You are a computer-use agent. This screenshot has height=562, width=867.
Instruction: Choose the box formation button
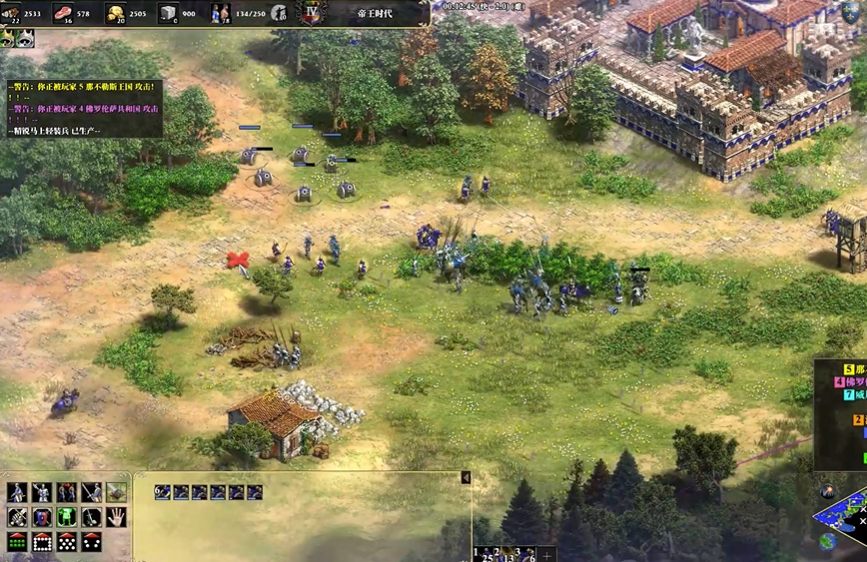point(42,542)
